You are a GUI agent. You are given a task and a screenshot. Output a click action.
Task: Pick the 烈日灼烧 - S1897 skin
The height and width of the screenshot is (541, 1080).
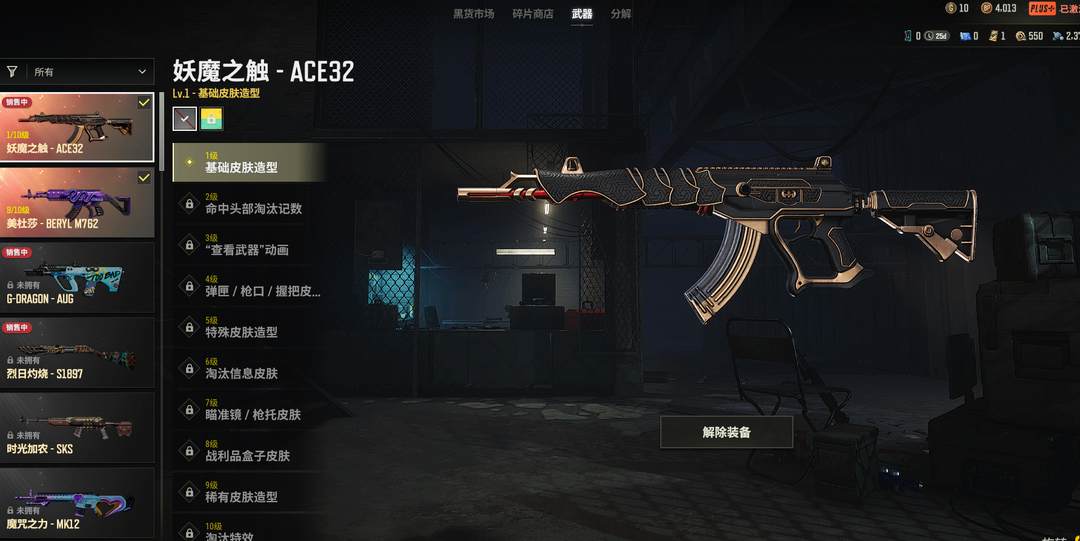coord(77,353)
